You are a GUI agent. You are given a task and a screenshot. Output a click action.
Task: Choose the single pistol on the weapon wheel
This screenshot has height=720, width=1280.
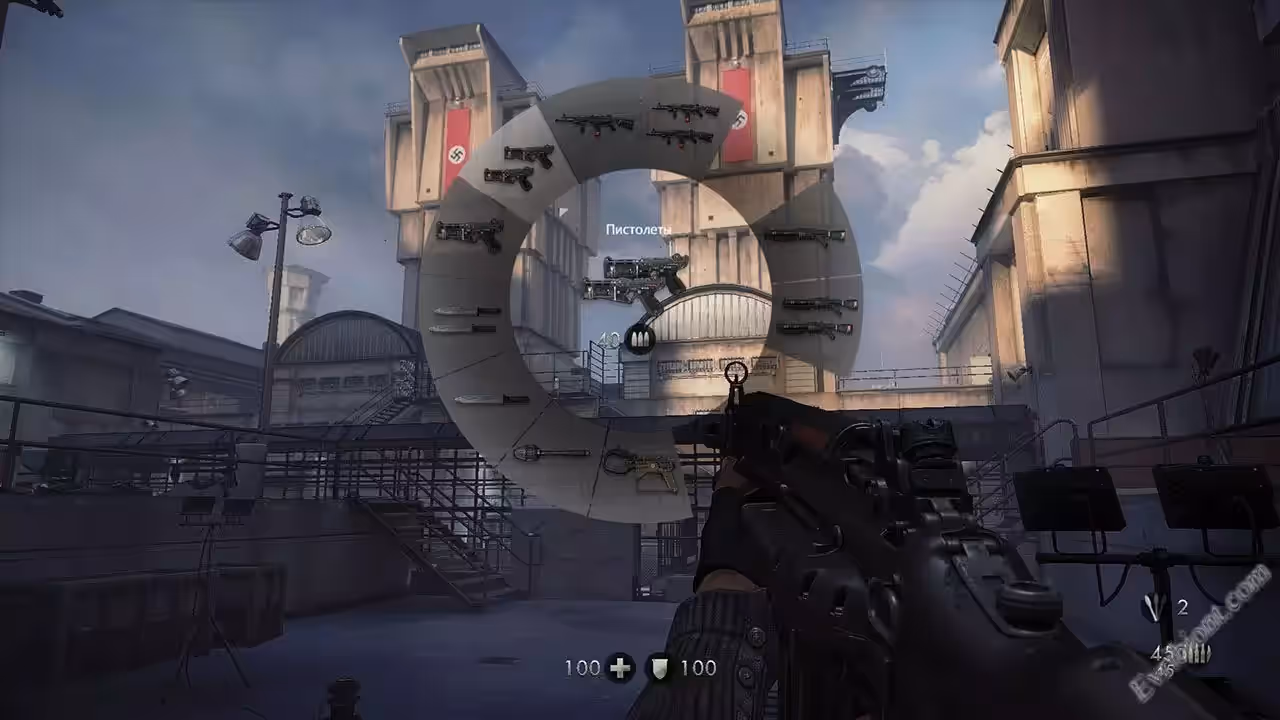tap(469, 234)
